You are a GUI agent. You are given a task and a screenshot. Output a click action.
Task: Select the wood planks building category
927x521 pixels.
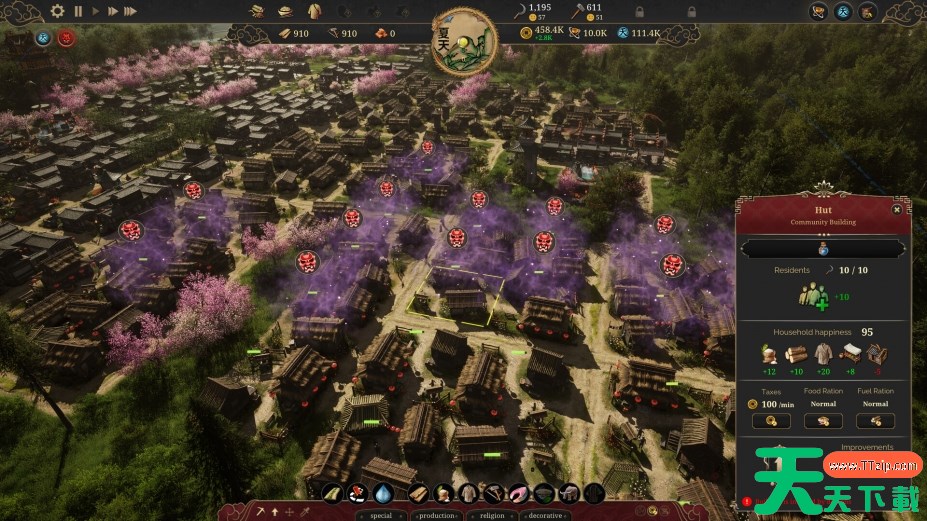coord(418,493)
